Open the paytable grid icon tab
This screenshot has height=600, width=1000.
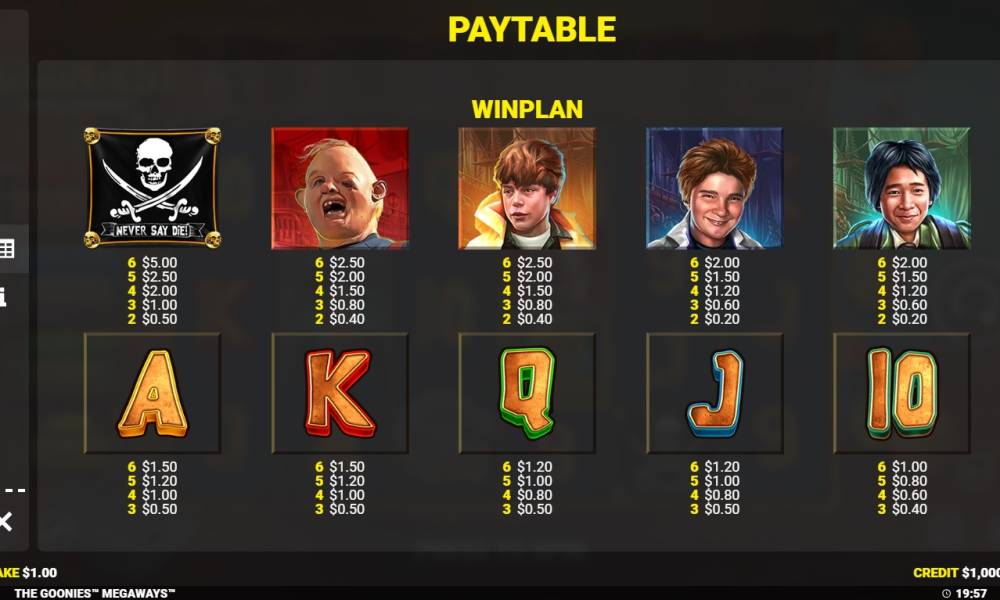[x=6, y=249]
